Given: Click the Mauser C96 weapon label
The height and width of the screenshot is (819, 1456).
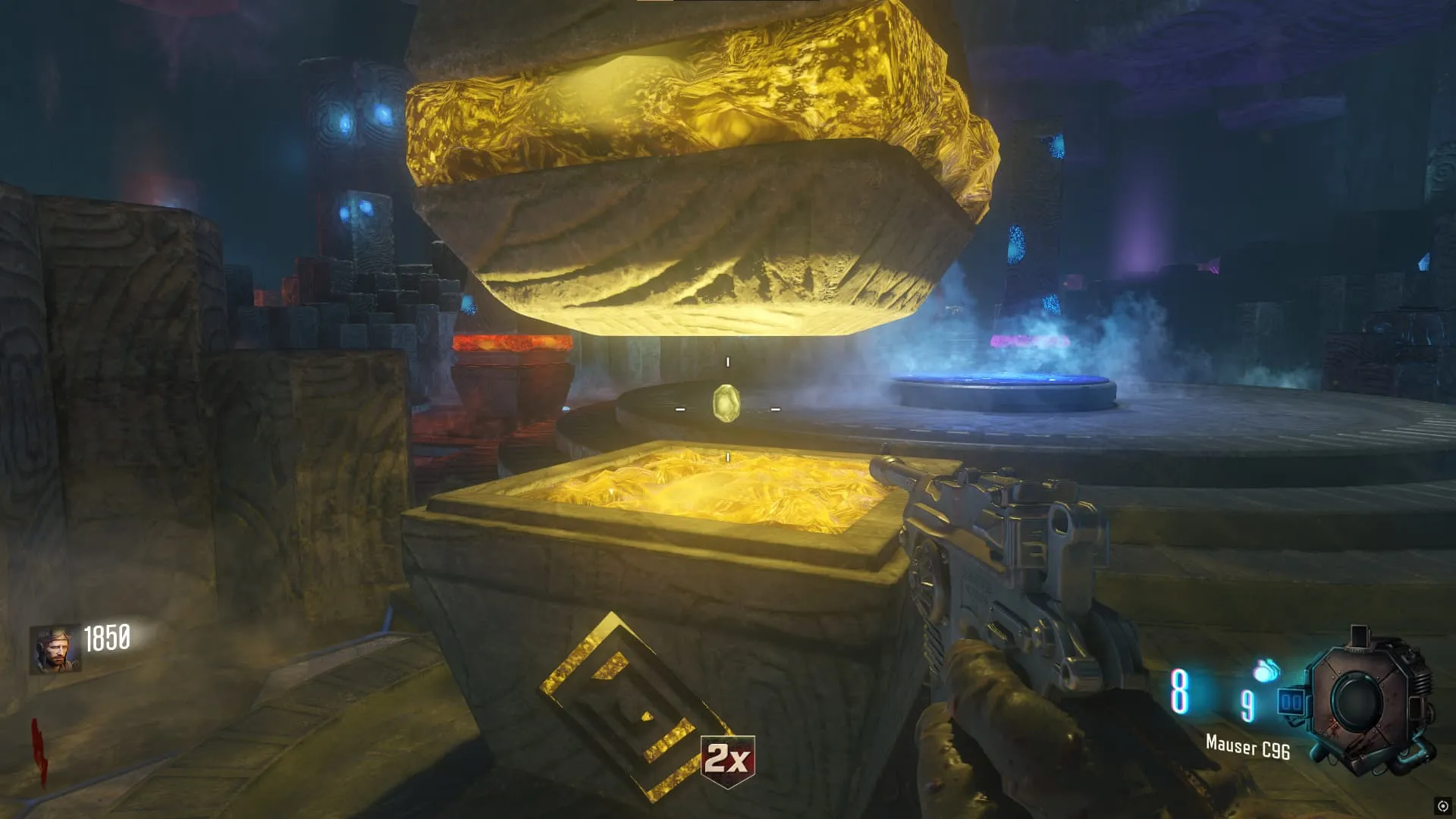Looking at the screenshot, I should (1247, 748).
